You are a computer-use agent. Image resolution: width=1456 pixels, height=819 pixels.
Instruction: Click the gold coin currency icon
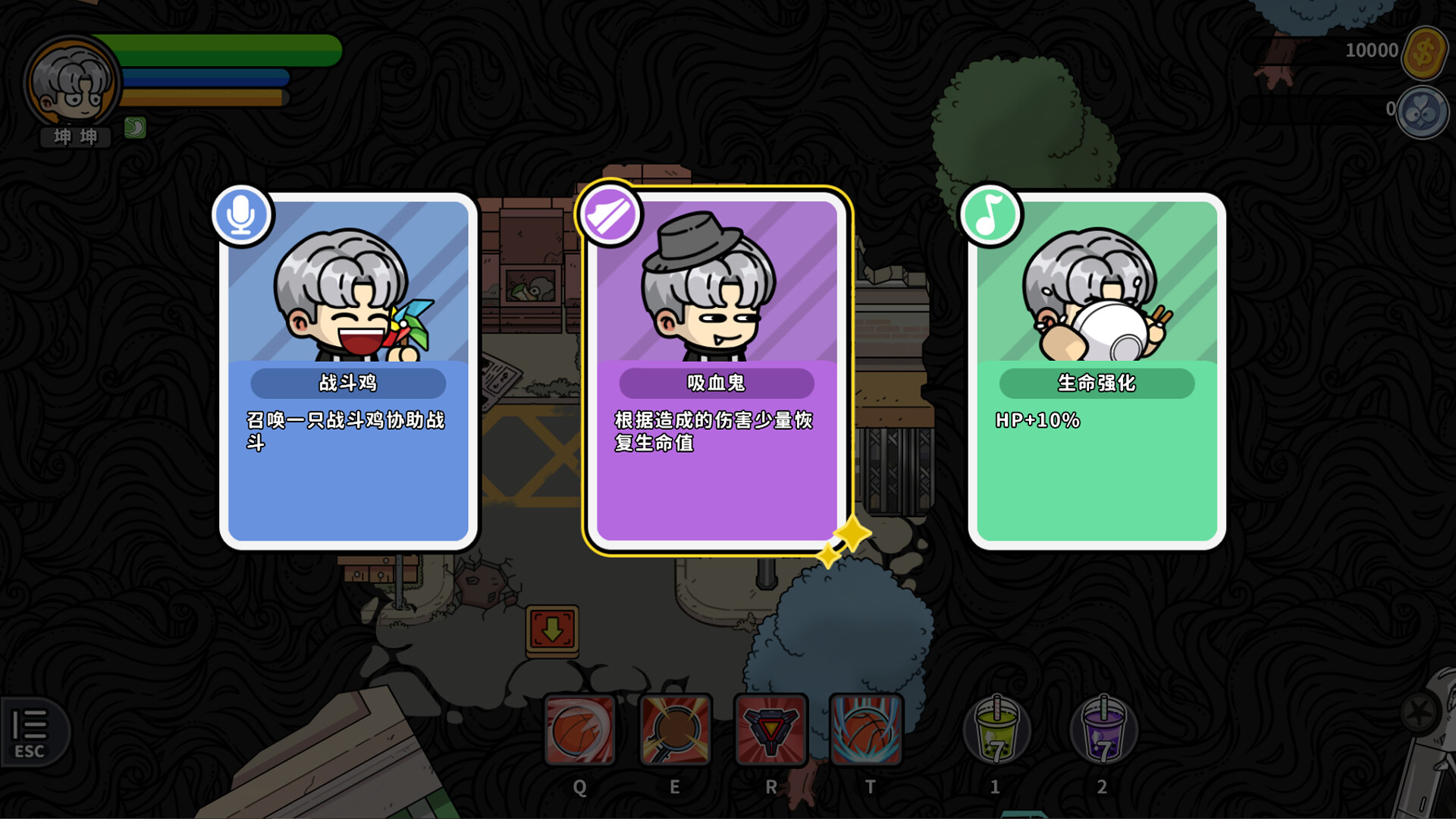[1423, 52]
